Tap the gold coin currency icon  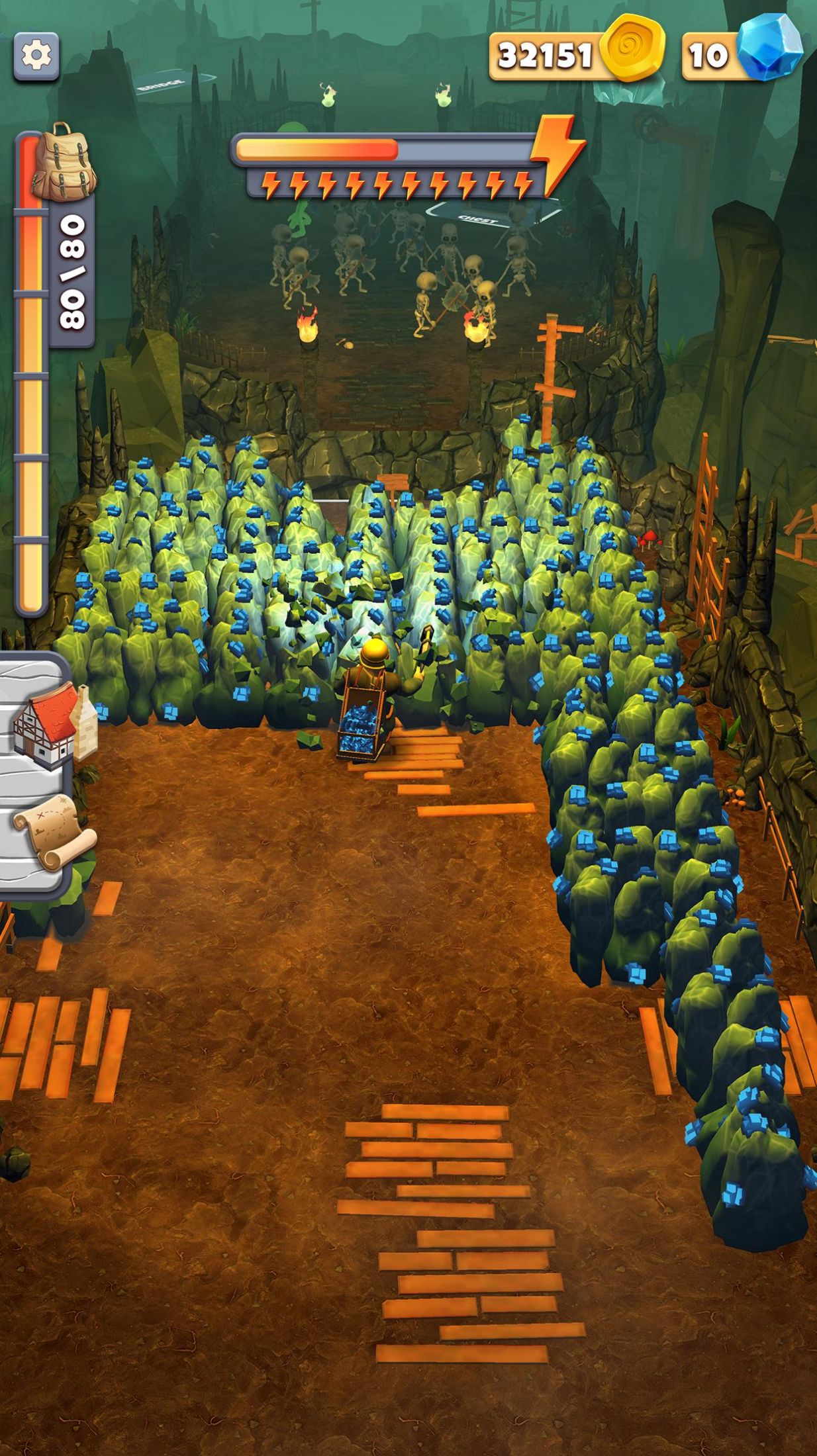point(631,48)
